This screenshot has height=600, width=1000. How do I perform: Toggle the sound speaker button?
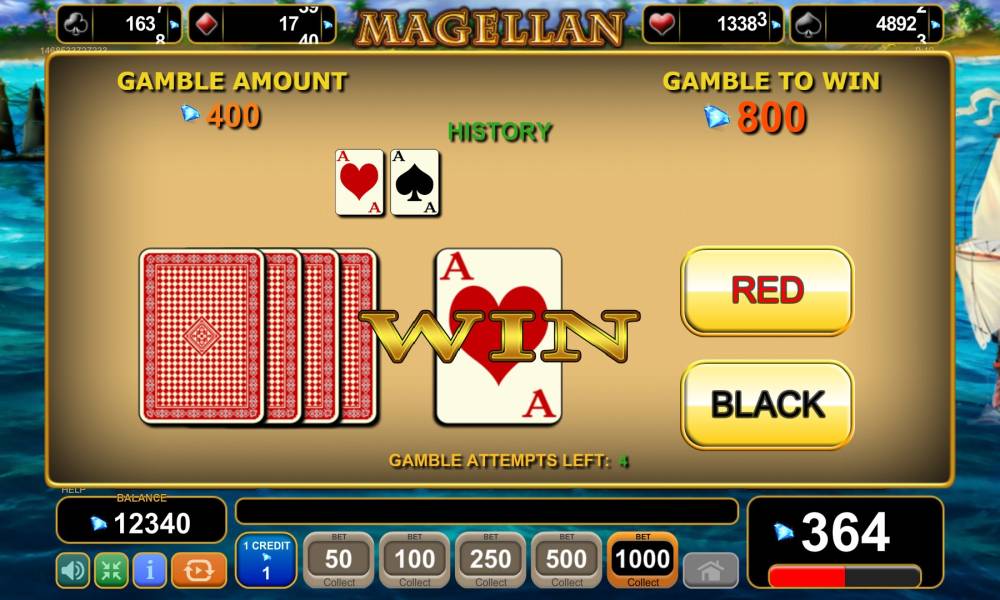coord(73,571)
